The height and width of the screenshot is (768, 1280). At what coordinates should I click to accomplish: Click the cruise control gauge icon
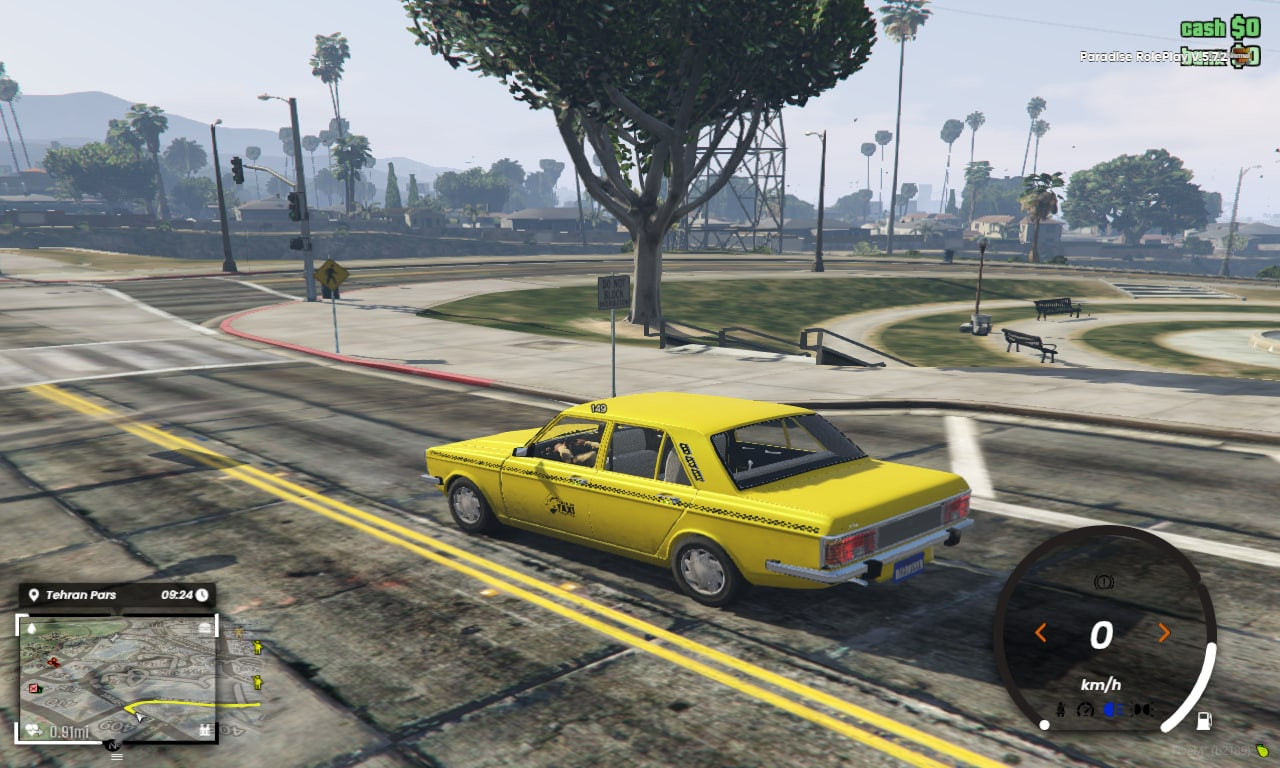point(1085,709)
